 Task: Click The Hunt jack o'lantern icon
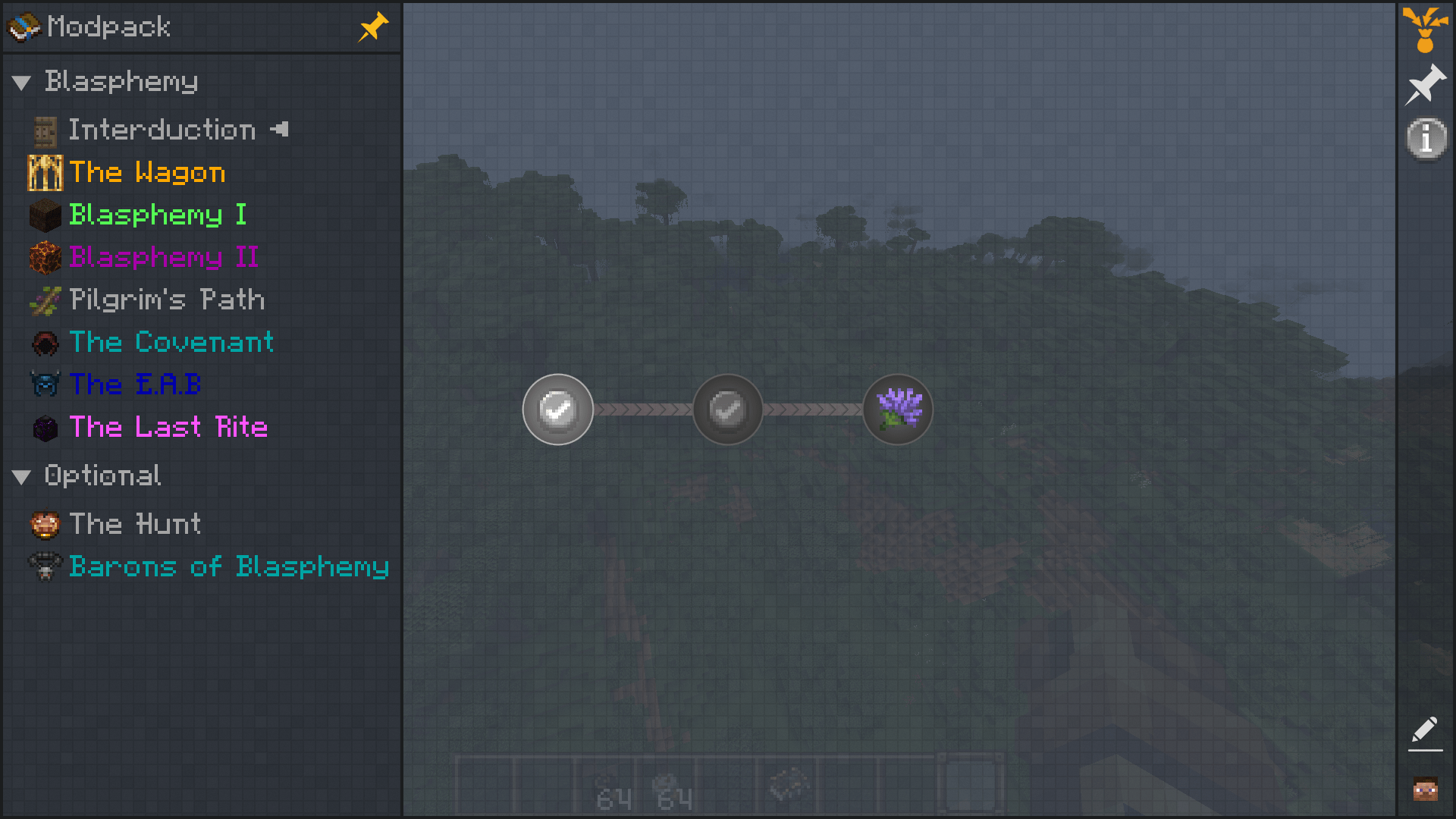[x=43, y=524]
